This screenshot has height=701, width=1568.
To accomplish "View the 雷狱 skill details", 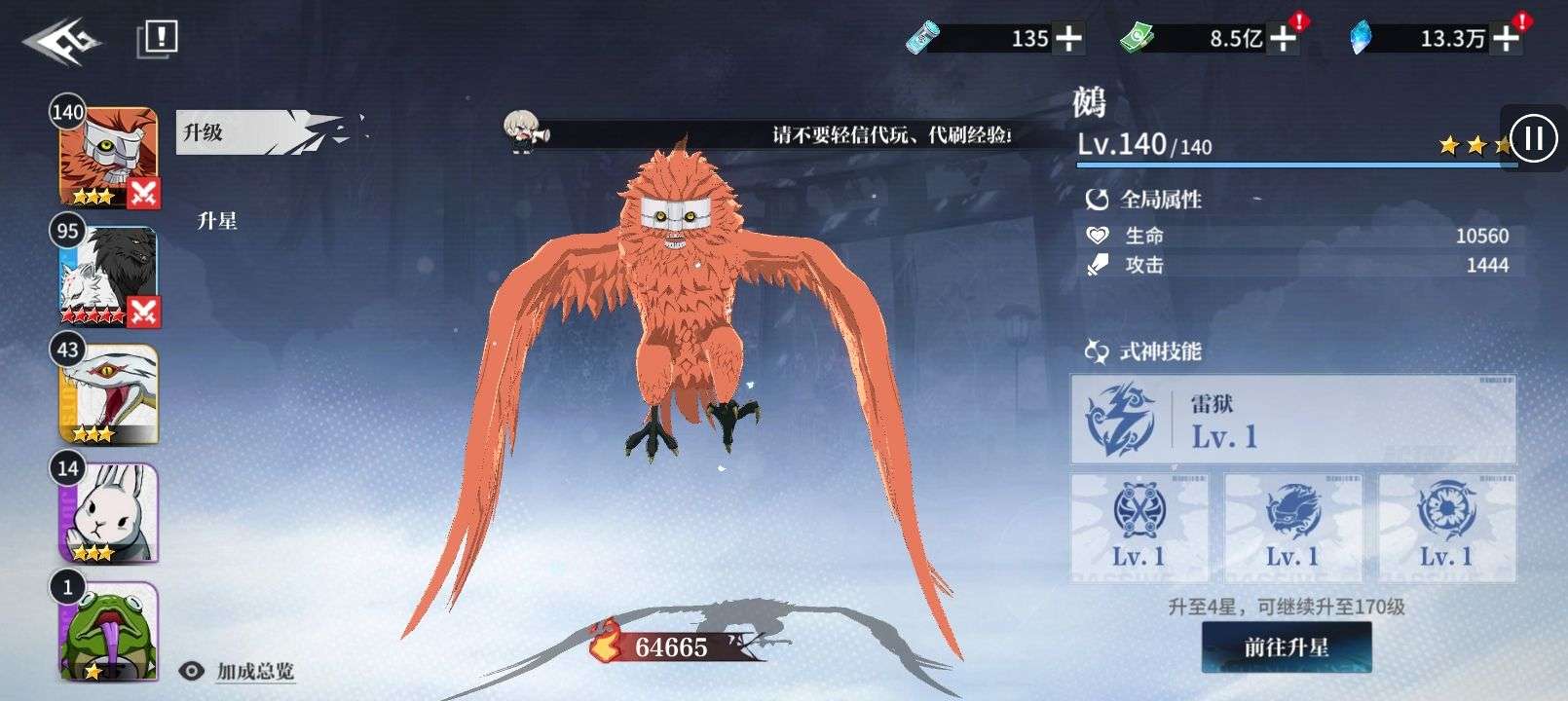I will click(x=1292, y=421).
